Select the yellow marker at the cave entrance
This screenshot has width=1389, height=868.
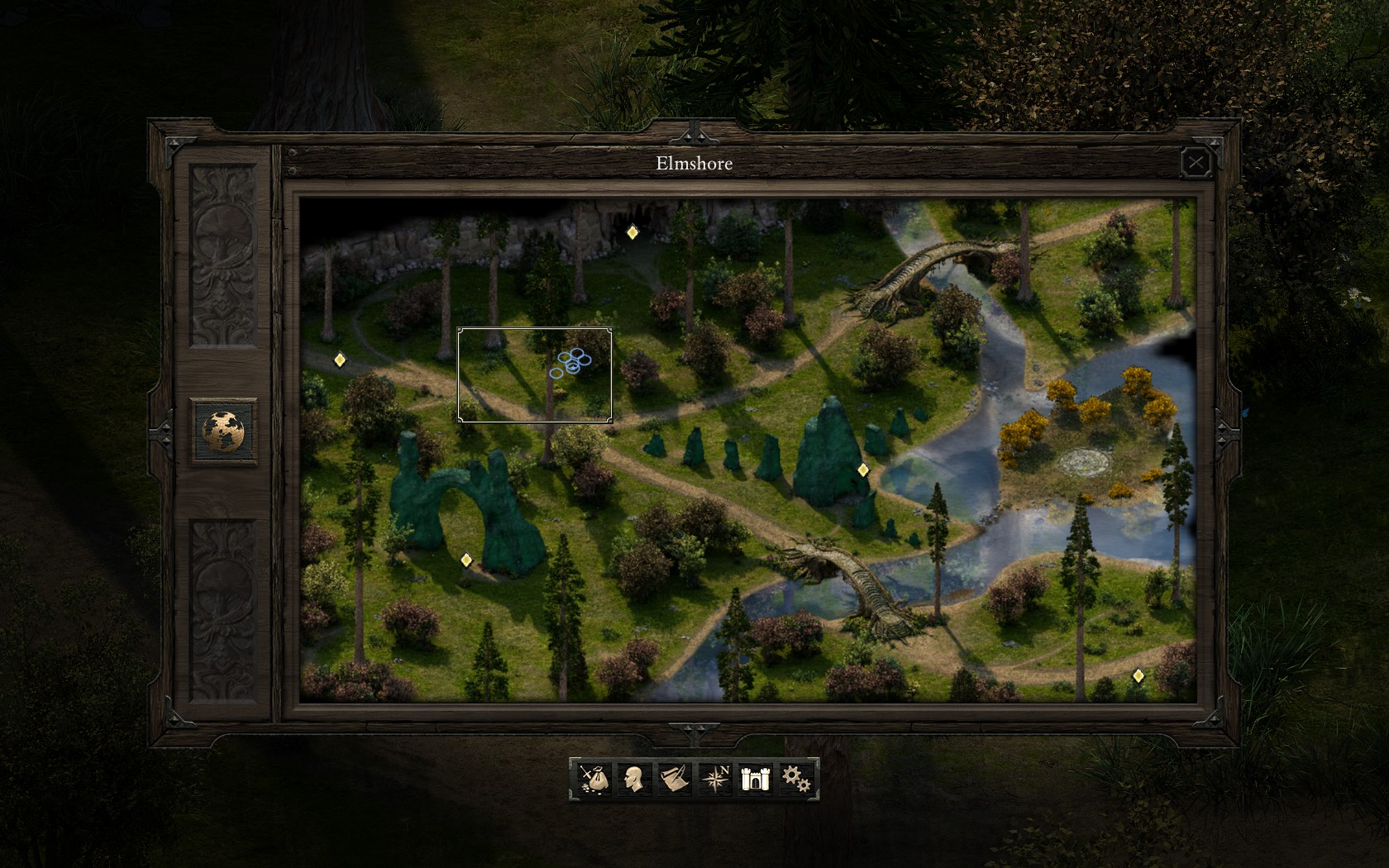pos(632,232)
